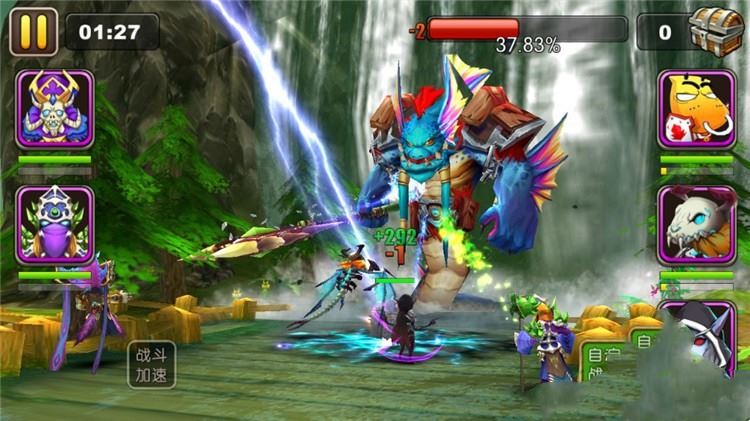
Task: Toggle the 战斗加速 battle speed-up button
Action: tap(151, 364)
